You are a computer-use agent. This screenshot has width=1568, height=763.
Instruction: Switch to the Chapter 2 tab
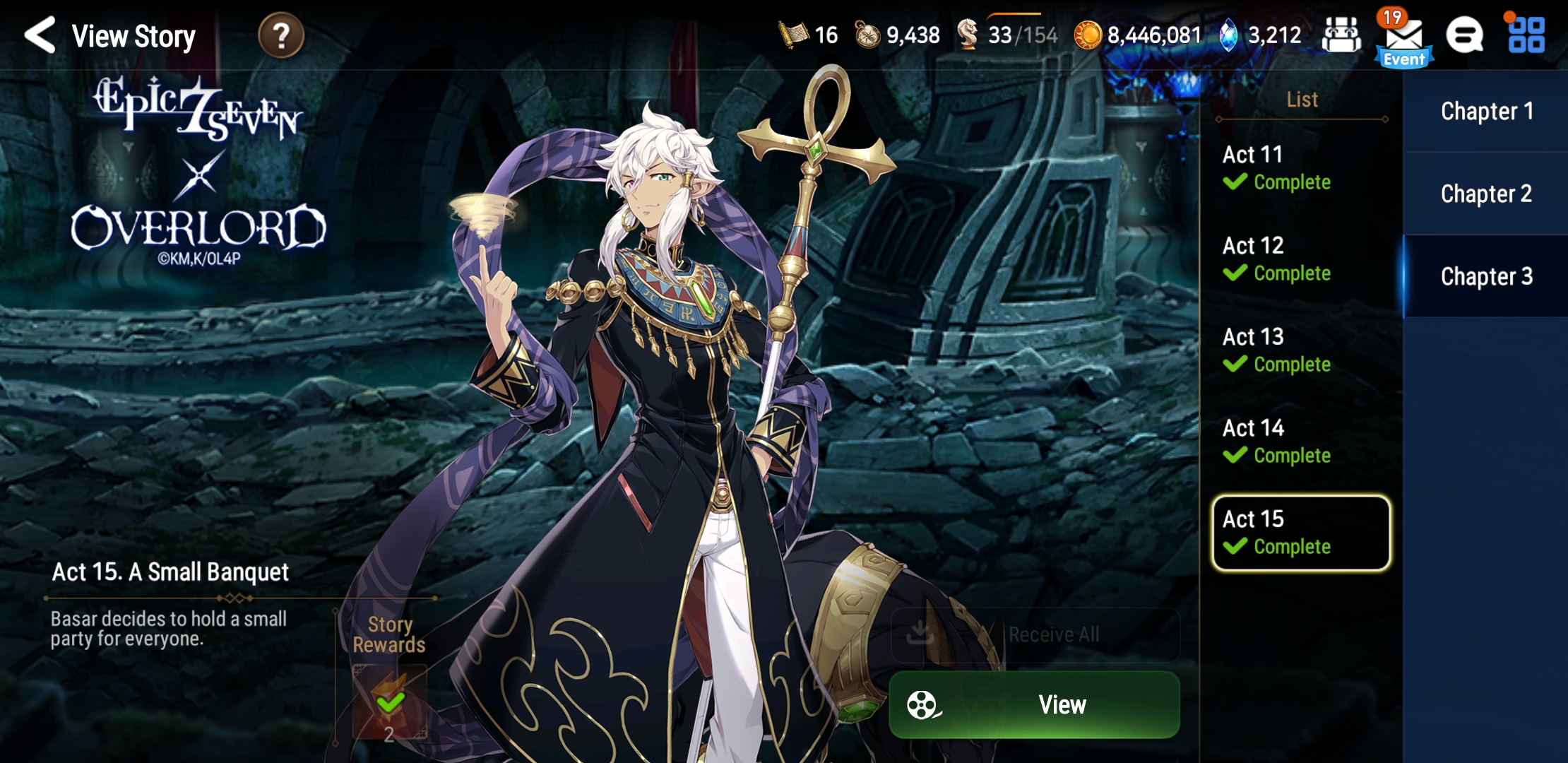(x=1487, y=193)
